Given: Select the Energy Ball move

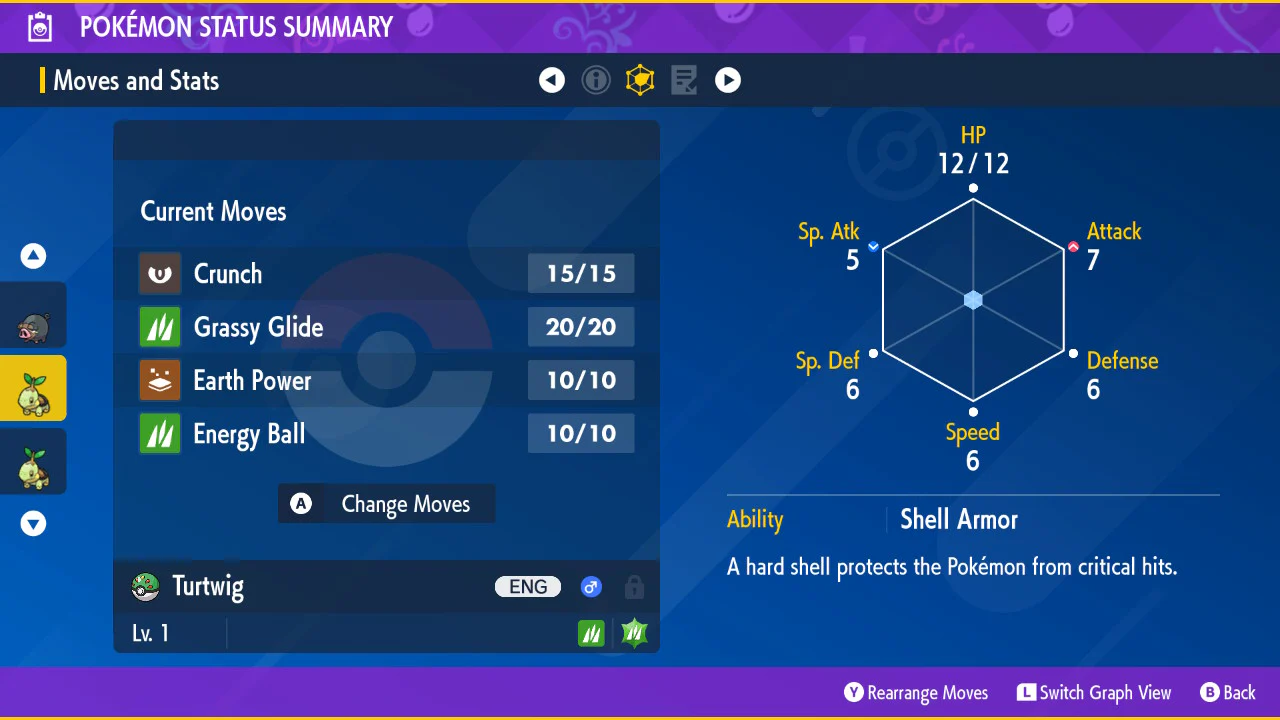Looking at the screenshot, I should (386, 434).
